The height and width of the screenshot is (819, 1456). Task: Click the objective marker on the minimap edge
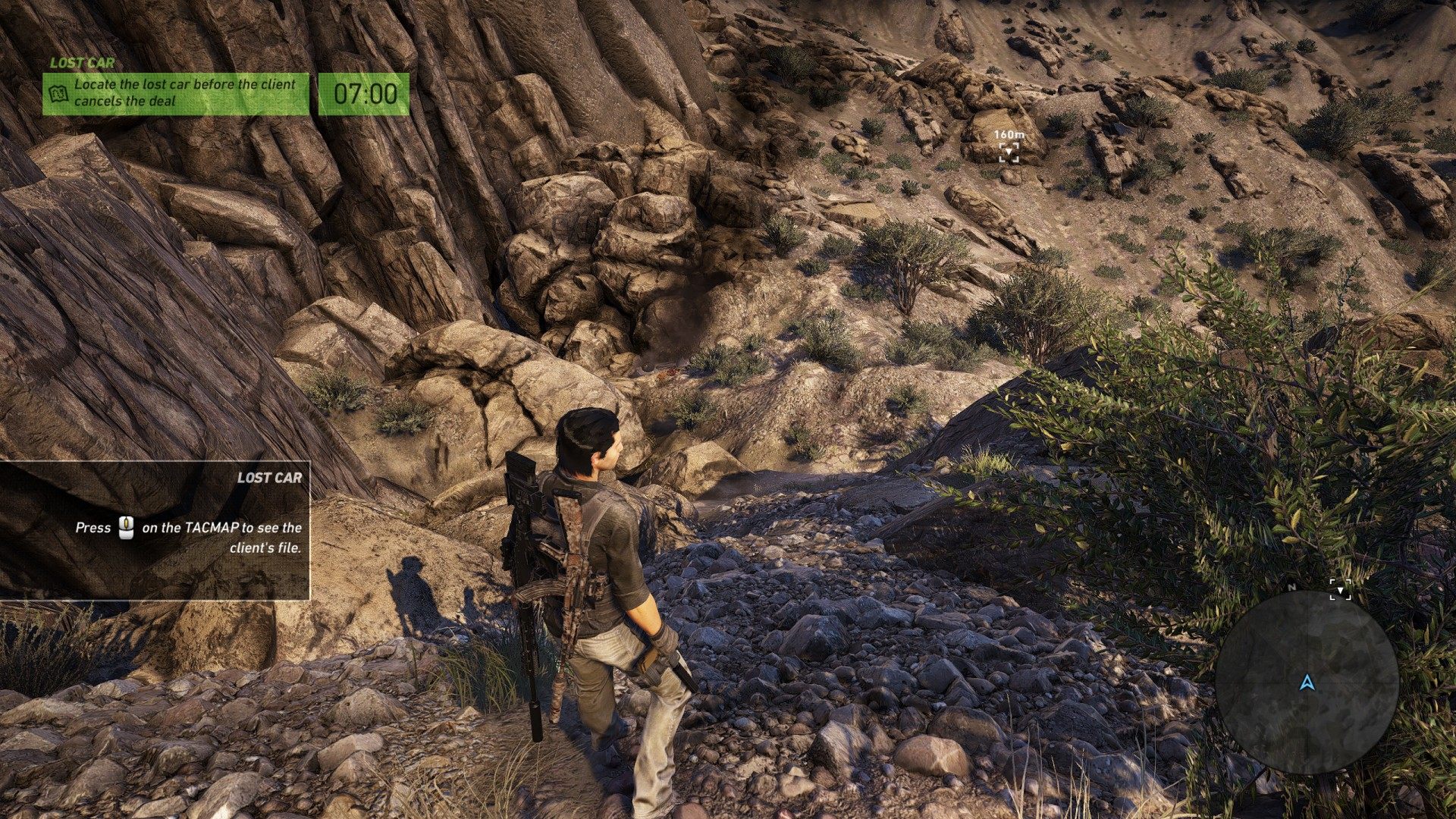click(1340, 590)
